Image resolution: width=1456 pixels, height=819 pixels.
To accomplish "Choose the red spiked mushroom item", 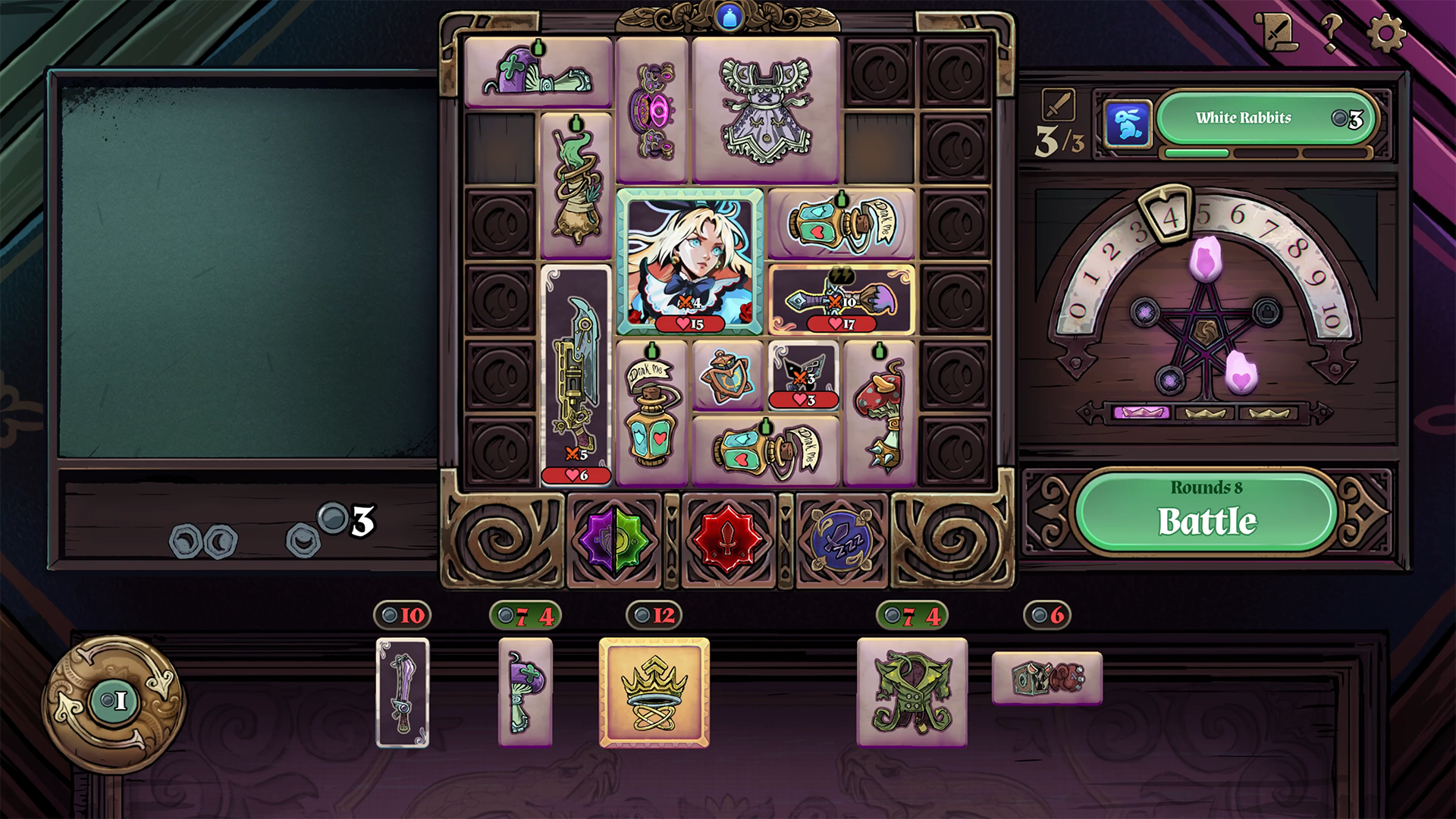I will [880, 413].
